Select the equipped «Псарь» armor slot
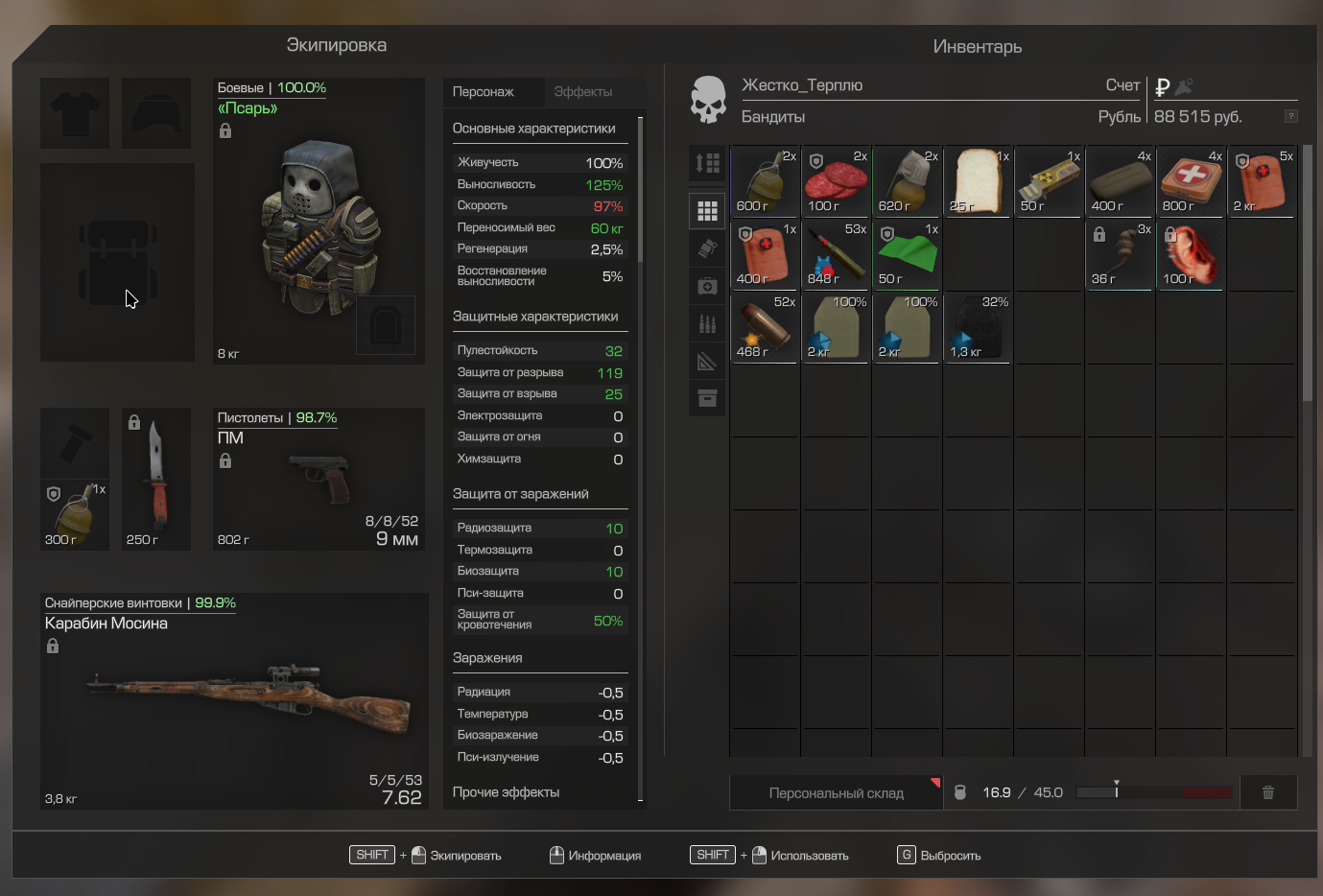Screen dimensions: 1323x896 tap(319, 222)
